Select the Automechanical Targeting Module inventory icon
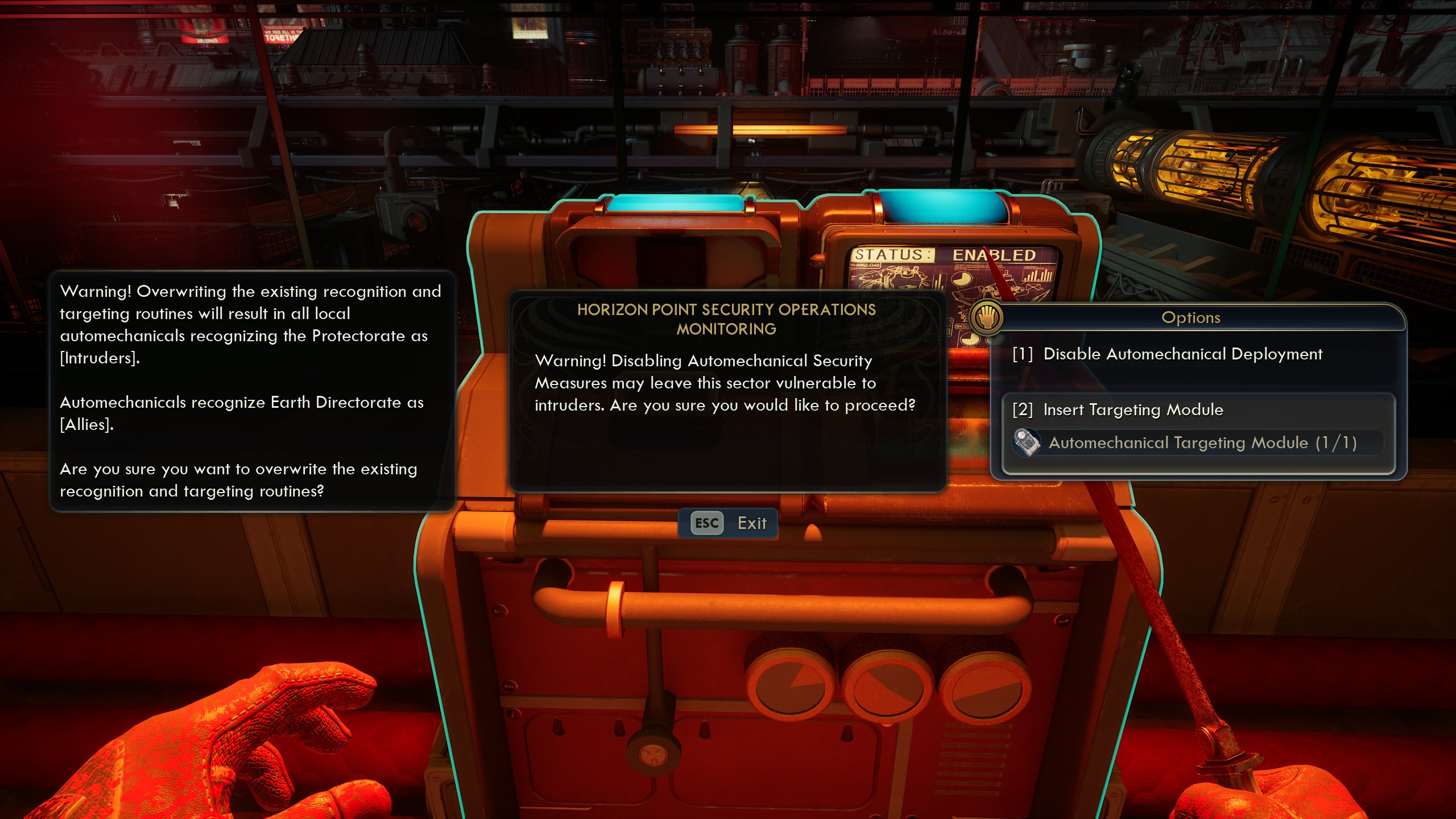Viewport: 1456px width, 819px height. (1027, 443)
